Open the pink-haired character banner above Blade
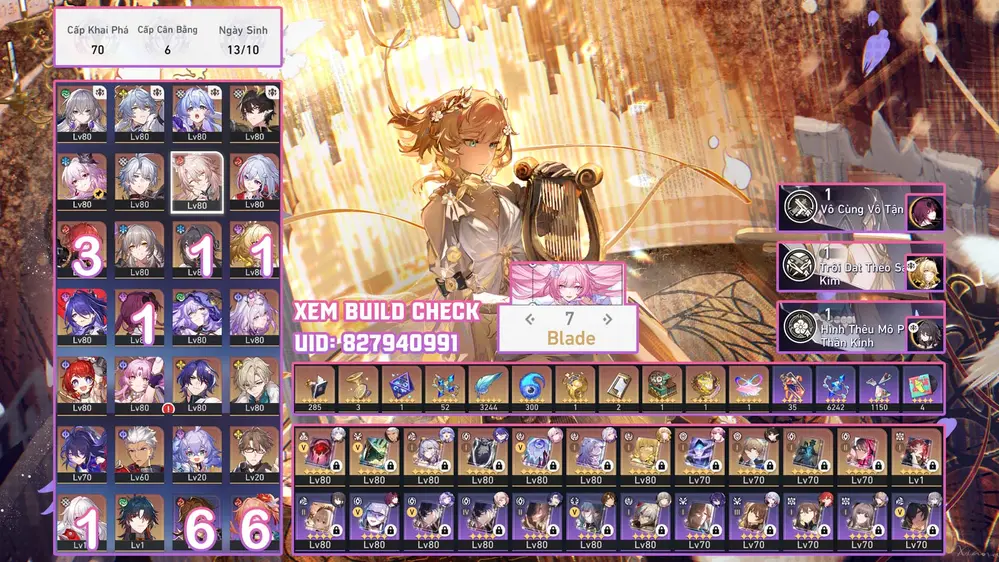Viewport: 999px width, 562px height. coord(567,283)
